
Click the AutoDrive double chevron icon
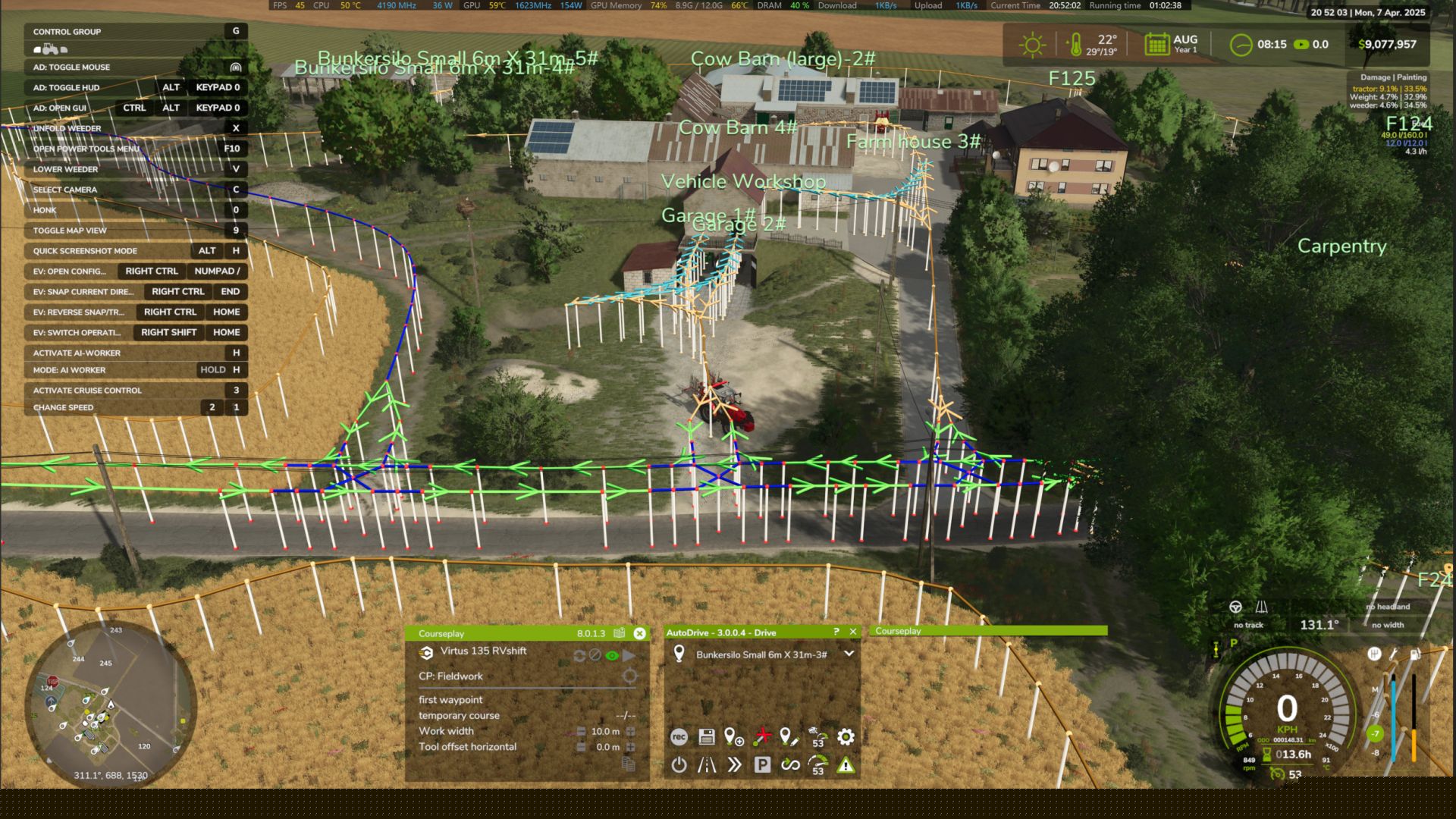(x=734, y=764)
